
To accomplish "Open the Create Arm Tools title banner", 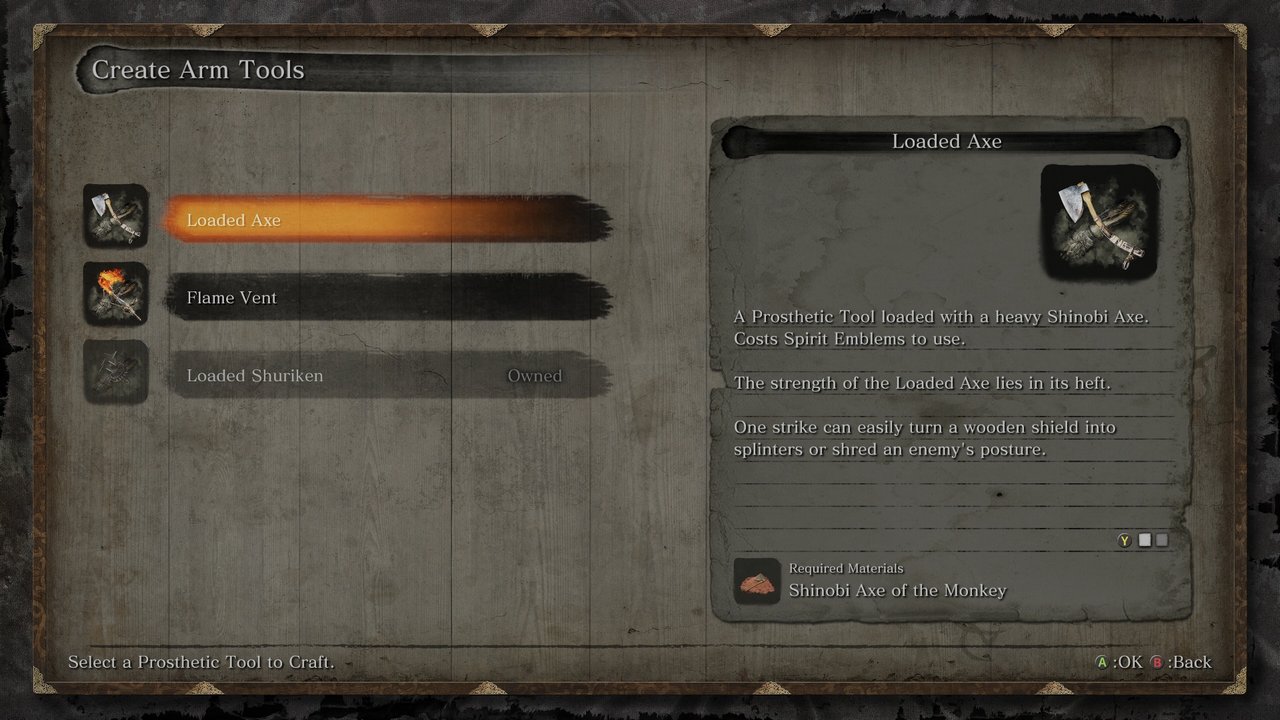I will [197, 70].
